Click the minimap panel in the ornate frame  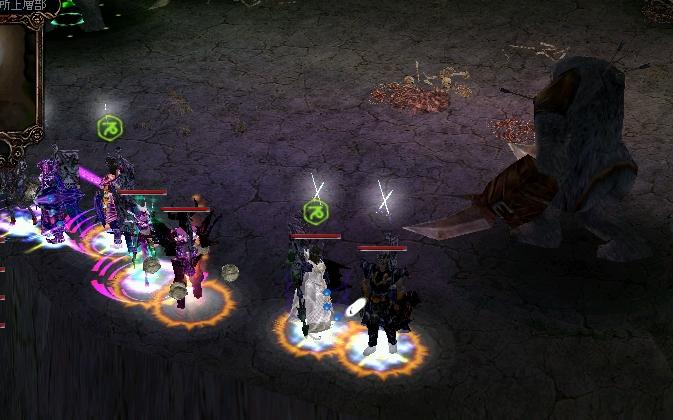(16, 75)
